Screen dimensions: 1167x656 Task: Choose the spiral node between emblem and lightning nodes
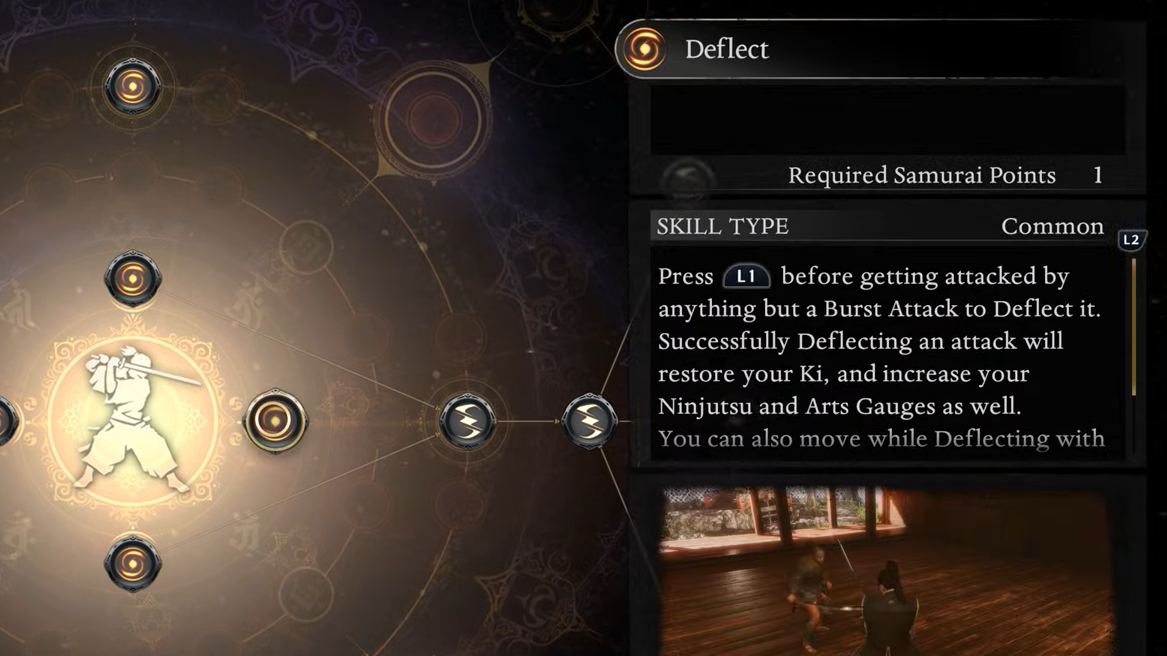[274, 421]
